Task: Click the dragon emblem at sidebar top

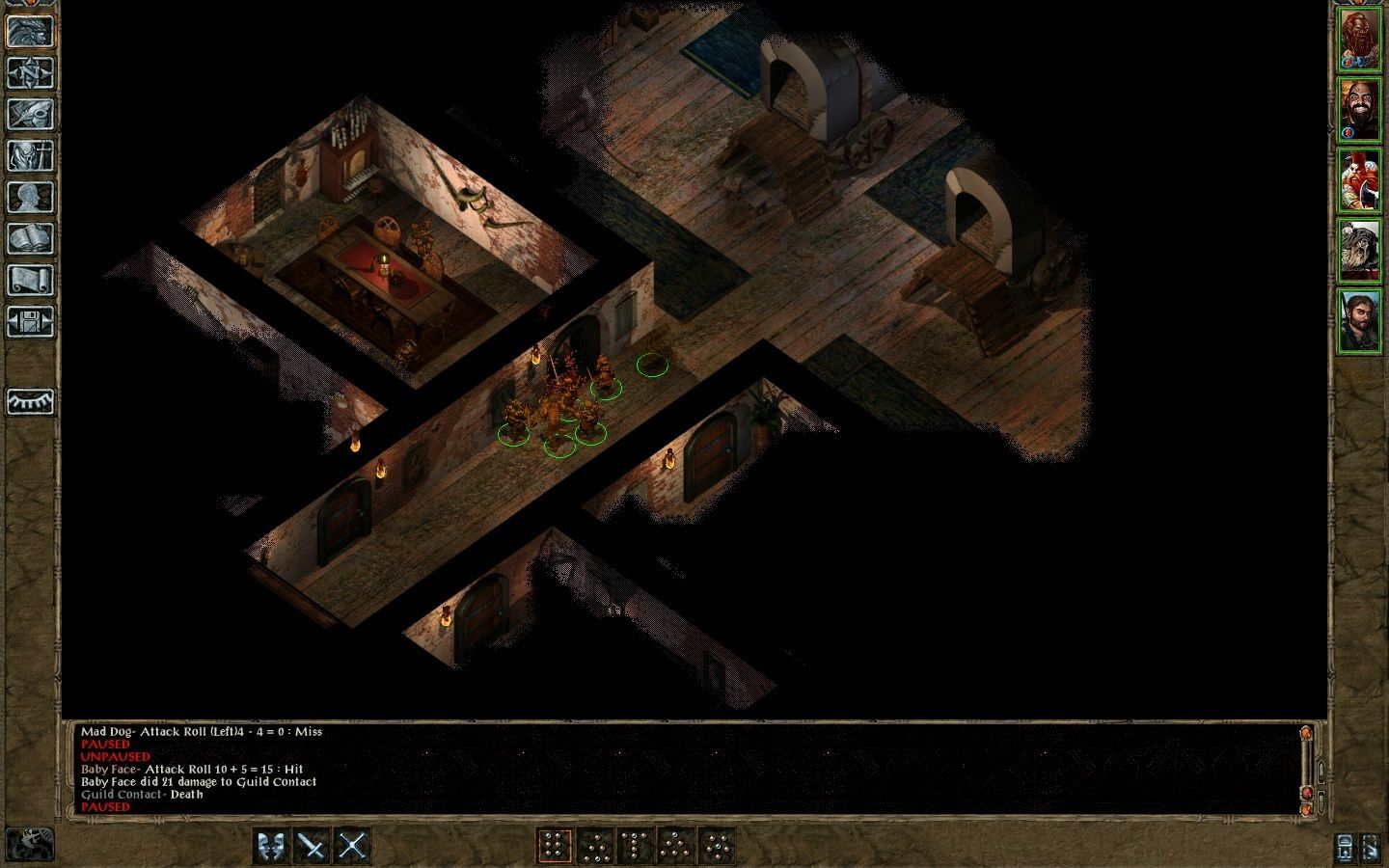Action: click(29, 32)
